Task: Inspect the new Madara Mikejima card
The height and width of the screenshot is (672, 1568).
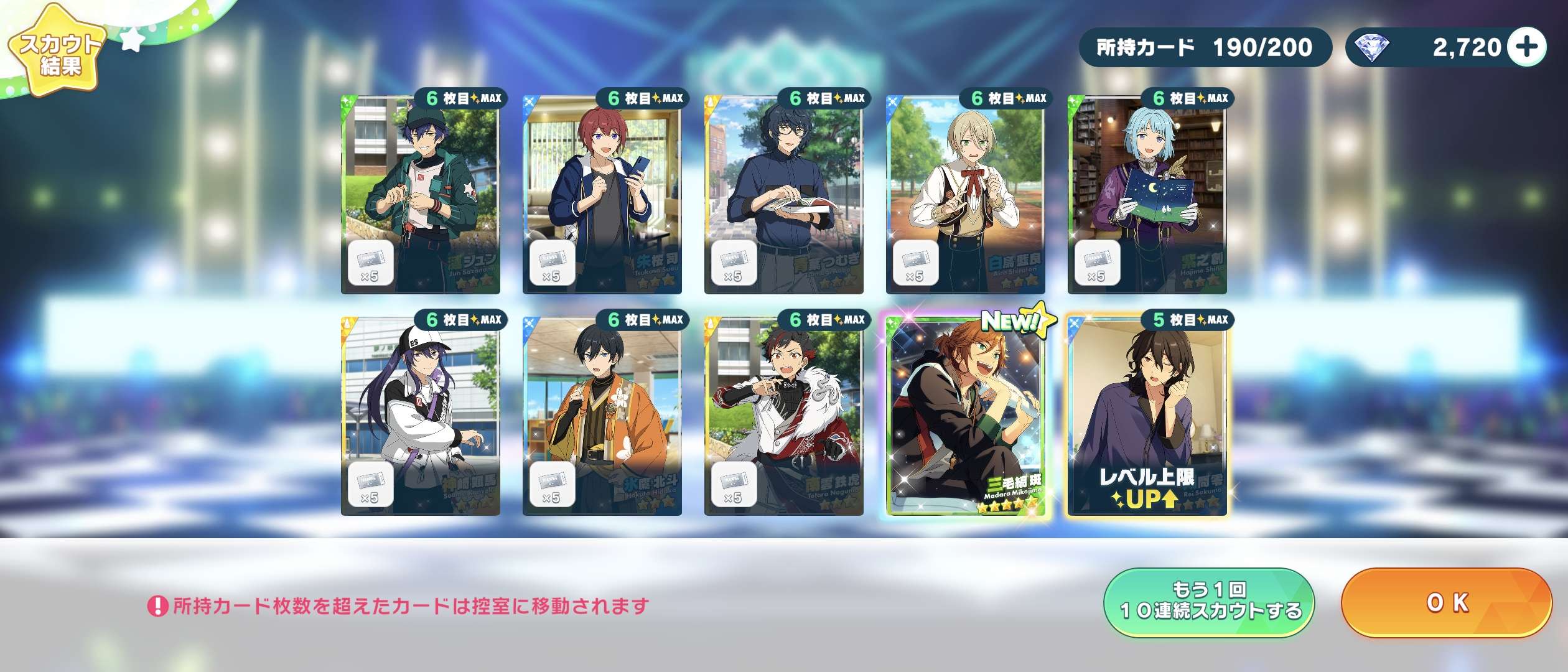Action: point(967,417)
